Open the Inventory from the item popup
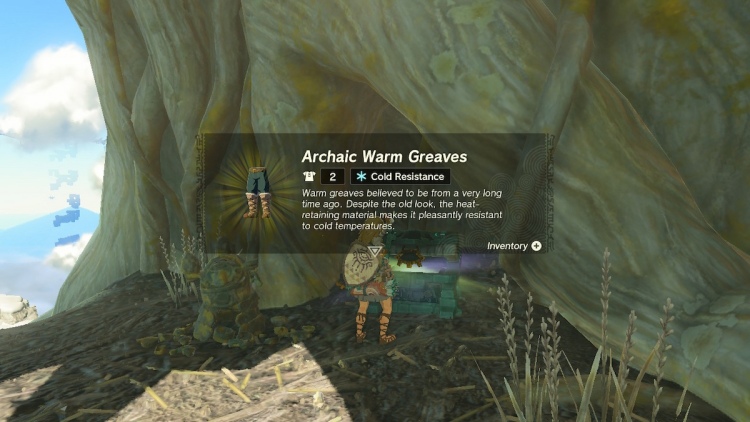This screenshot has height=422, width=750. pos(515,245)
